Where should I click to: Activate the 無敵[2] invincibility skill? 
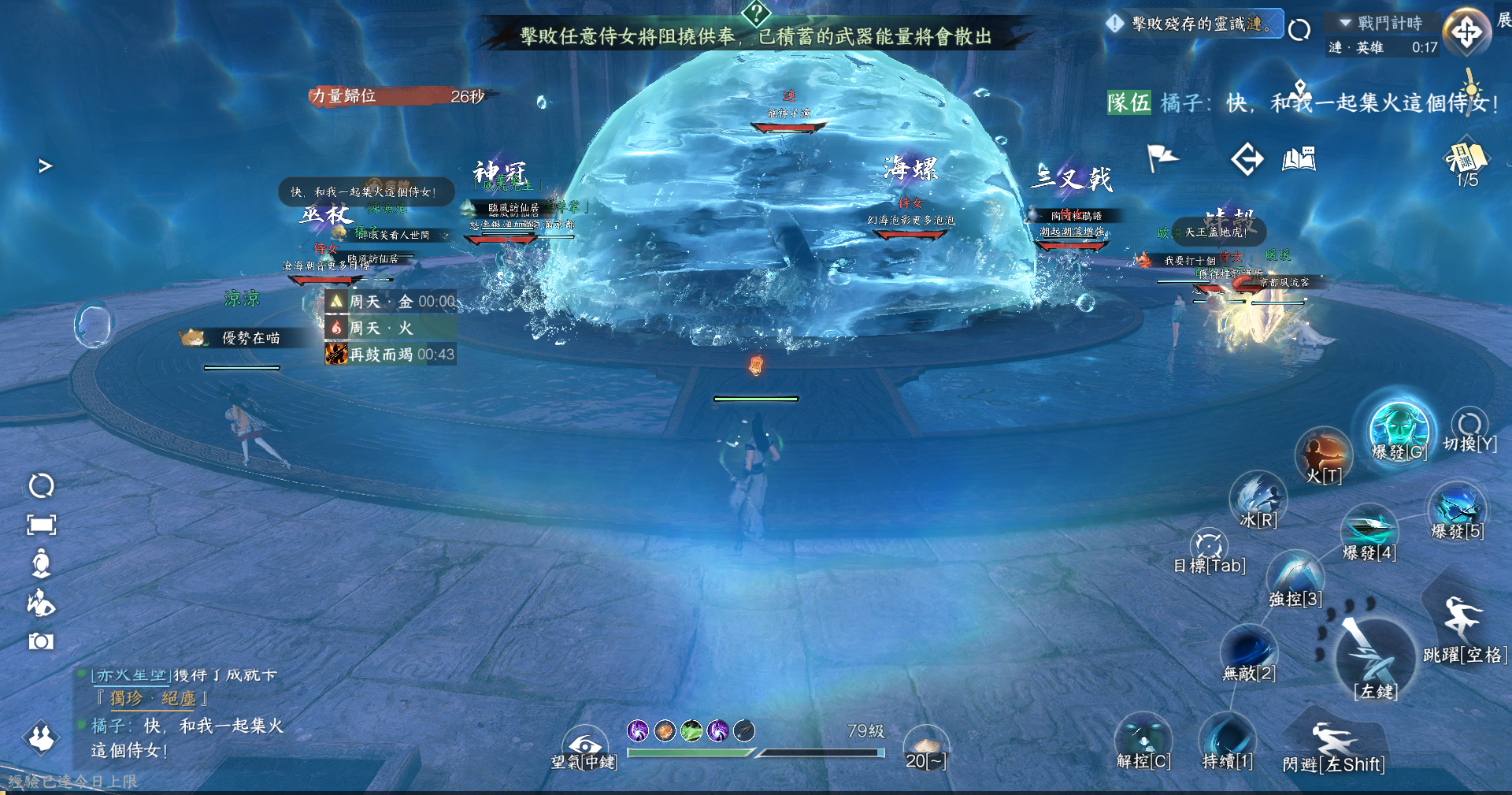pyautogui.click(x=1249, y=651)
